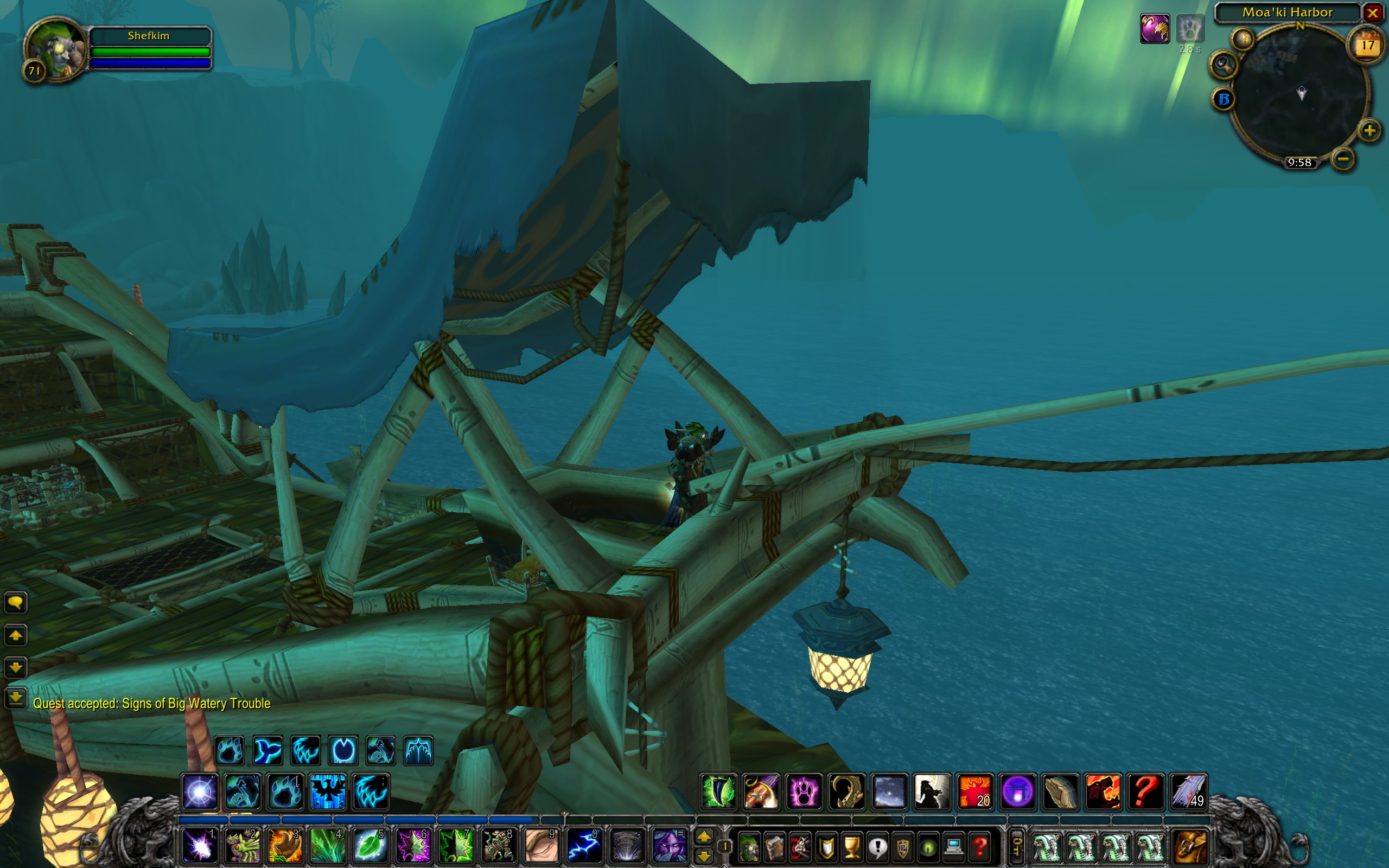Open the achievements golden chalice menu

(x=852, y=847)
